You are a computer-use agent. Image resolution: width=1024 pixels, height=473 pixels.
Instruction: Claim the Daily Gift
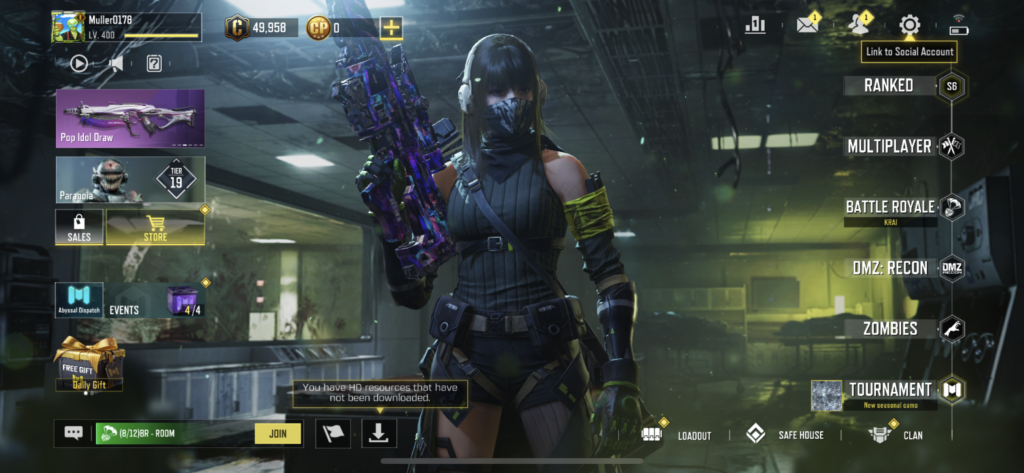(x=89, y=363)
